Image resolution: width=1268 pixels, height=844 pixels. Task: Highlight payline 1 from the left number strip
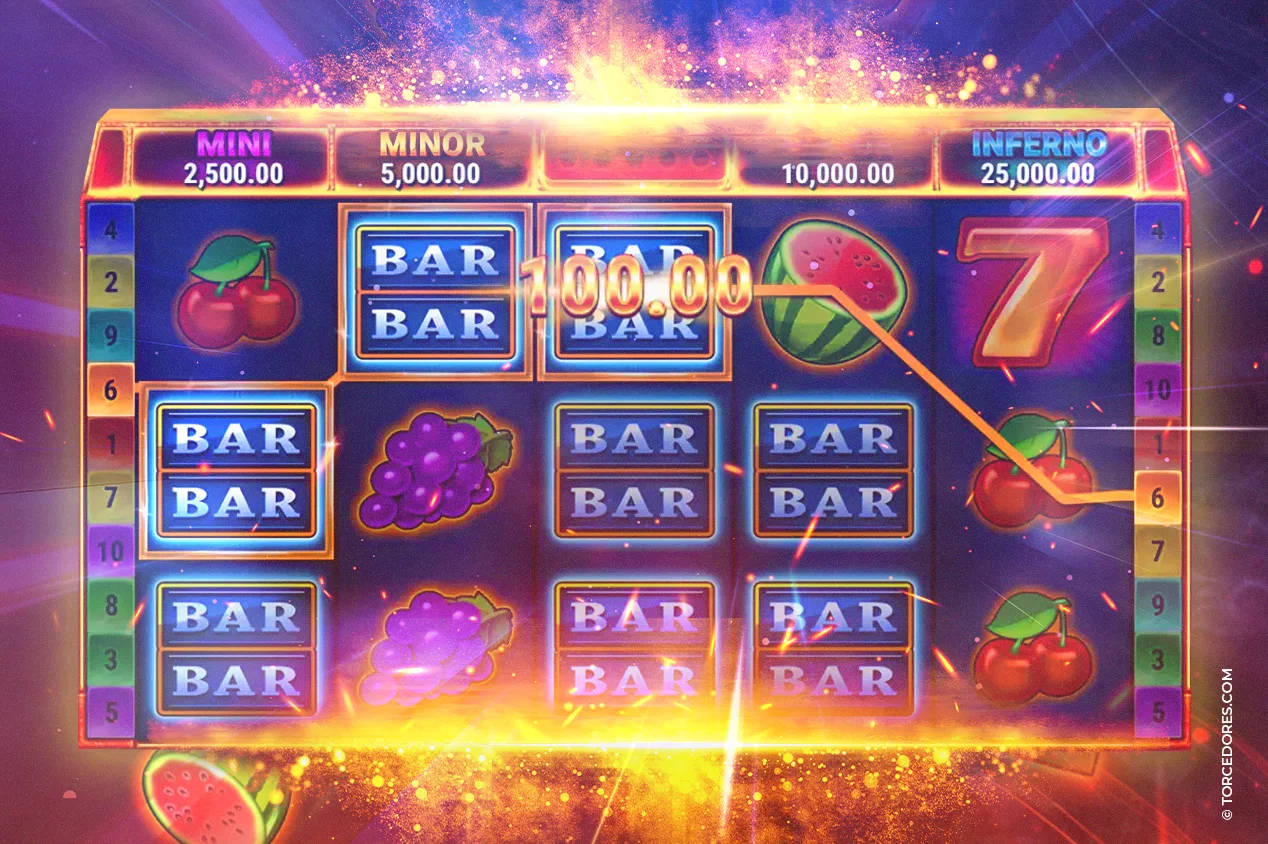click(110, 442)
